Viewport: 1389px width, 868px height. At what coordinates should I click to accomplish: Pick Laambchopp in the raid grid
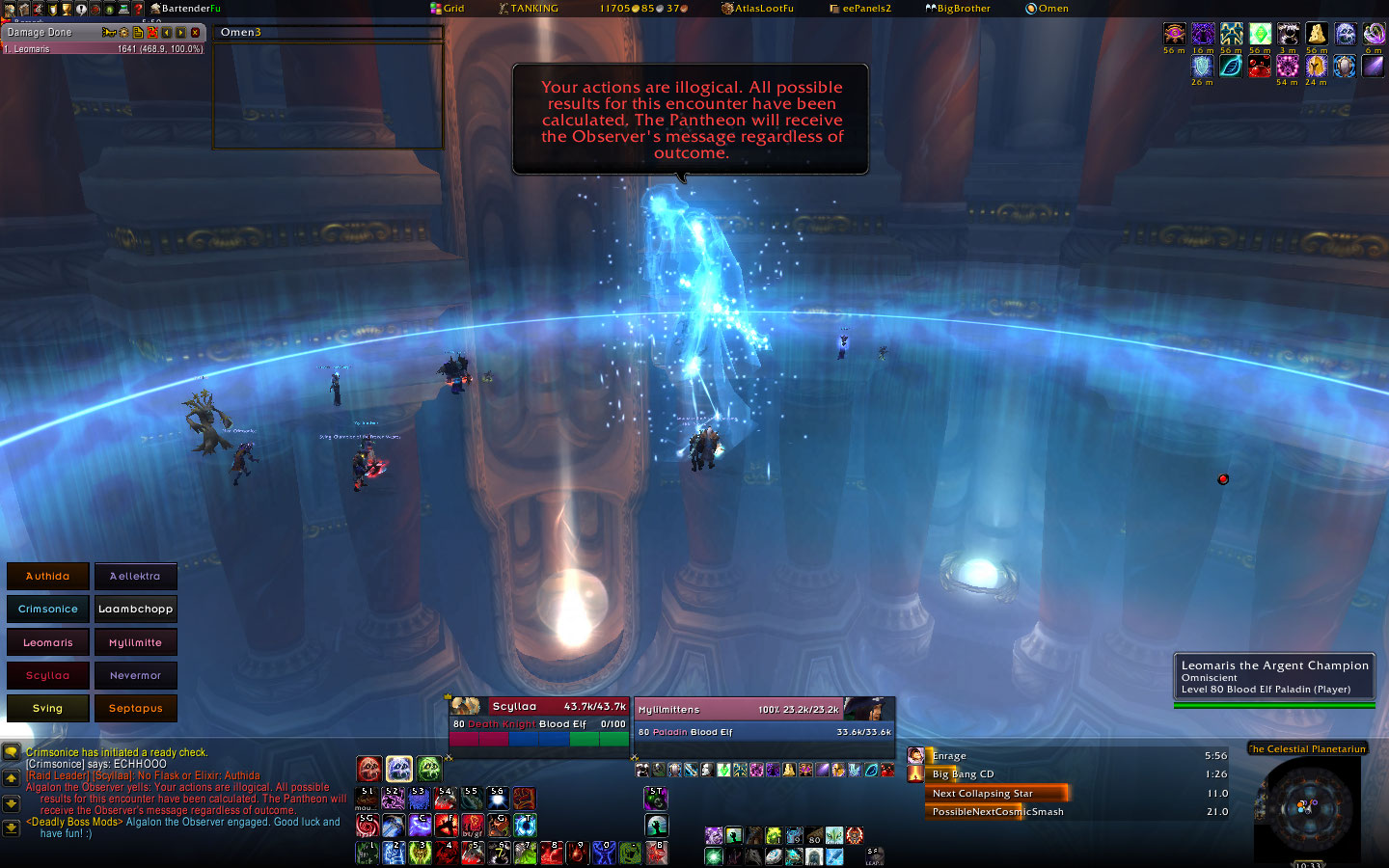(x=135, y=609)
